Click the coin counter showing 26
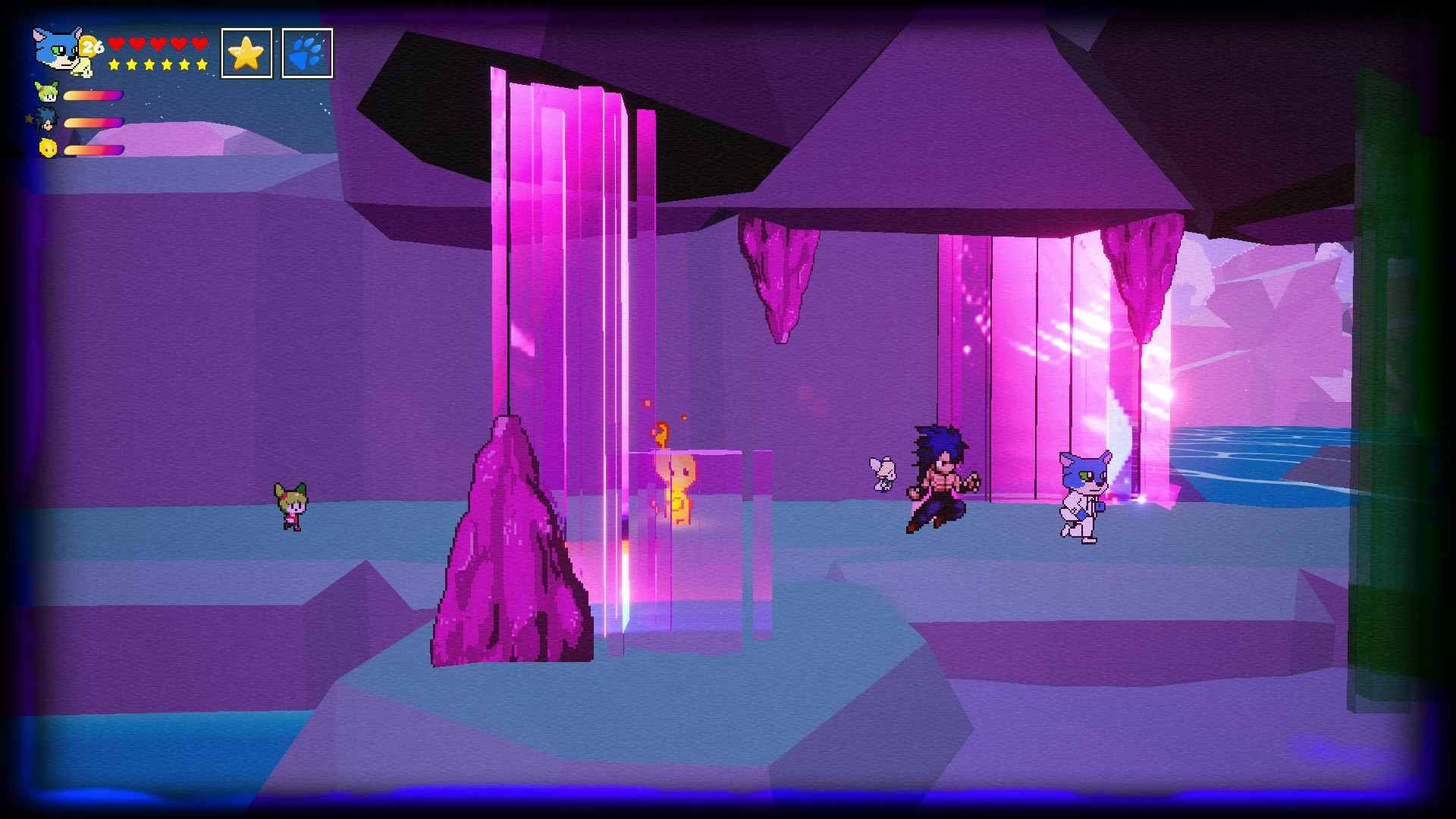Image resolution: width=1456 pixels, height=819 pixels. (91, 44)
